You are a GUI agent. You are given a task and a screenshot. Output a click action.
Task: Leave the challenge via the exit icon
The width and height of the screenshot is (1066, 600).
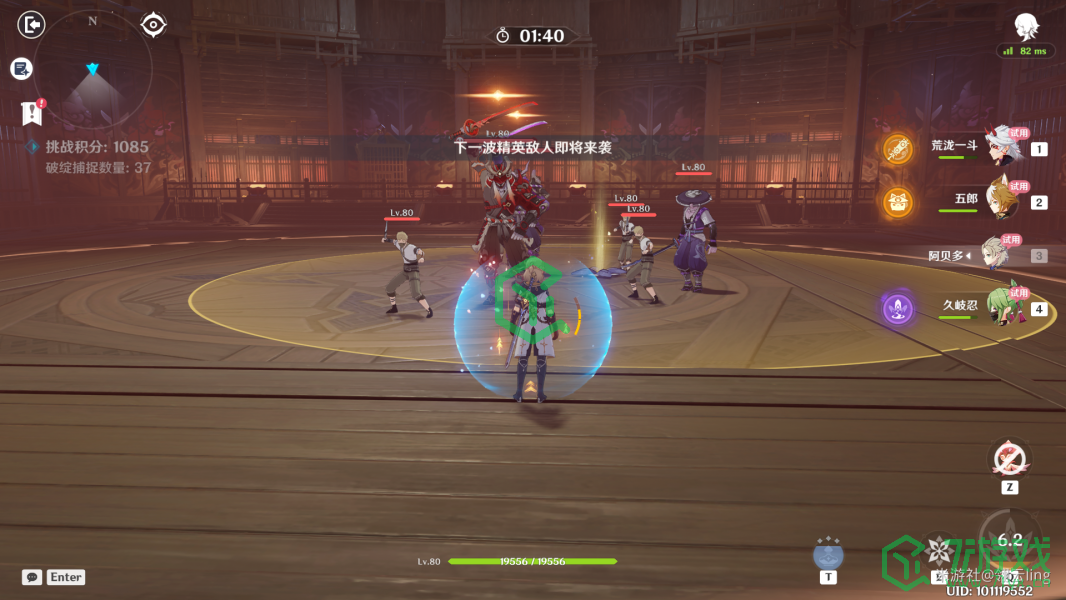pyautogui.click(x=32, y=24)
